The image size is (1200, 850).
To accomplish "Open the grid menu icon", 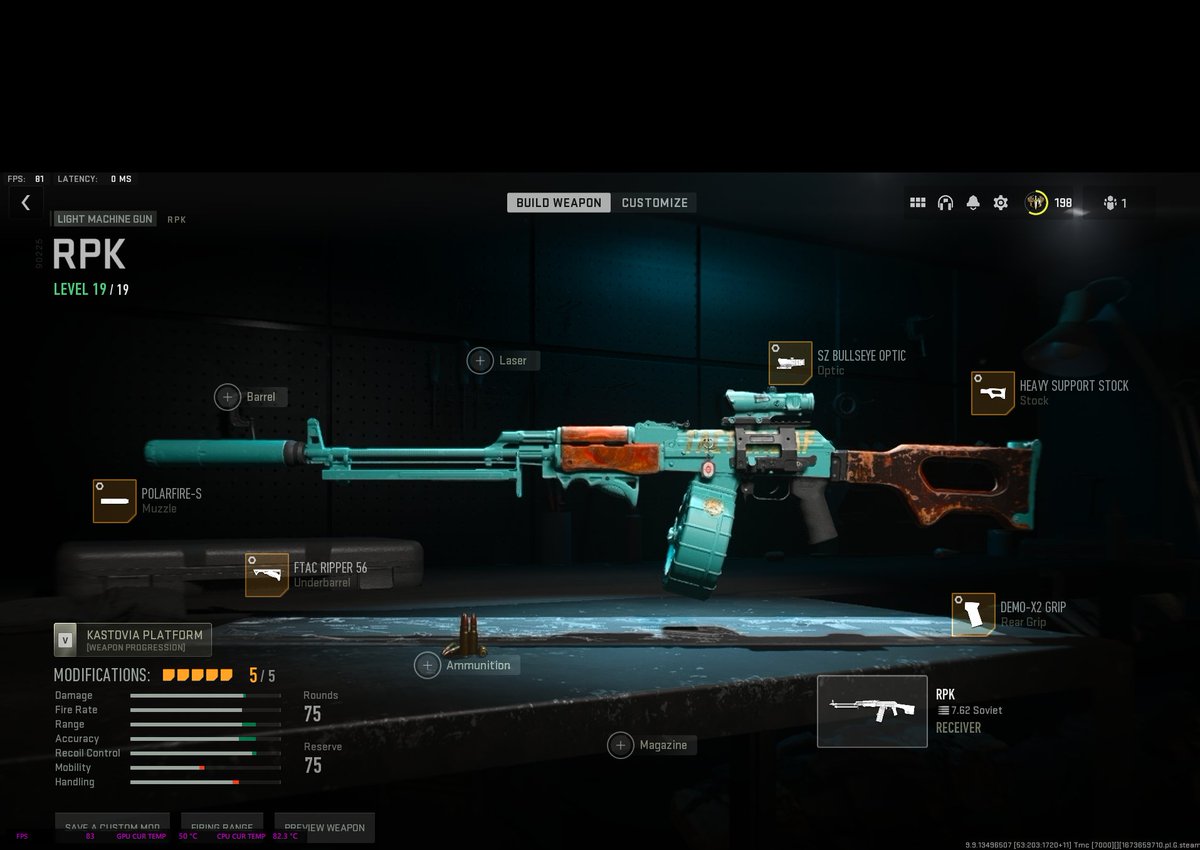I will [x=917, y=203].
